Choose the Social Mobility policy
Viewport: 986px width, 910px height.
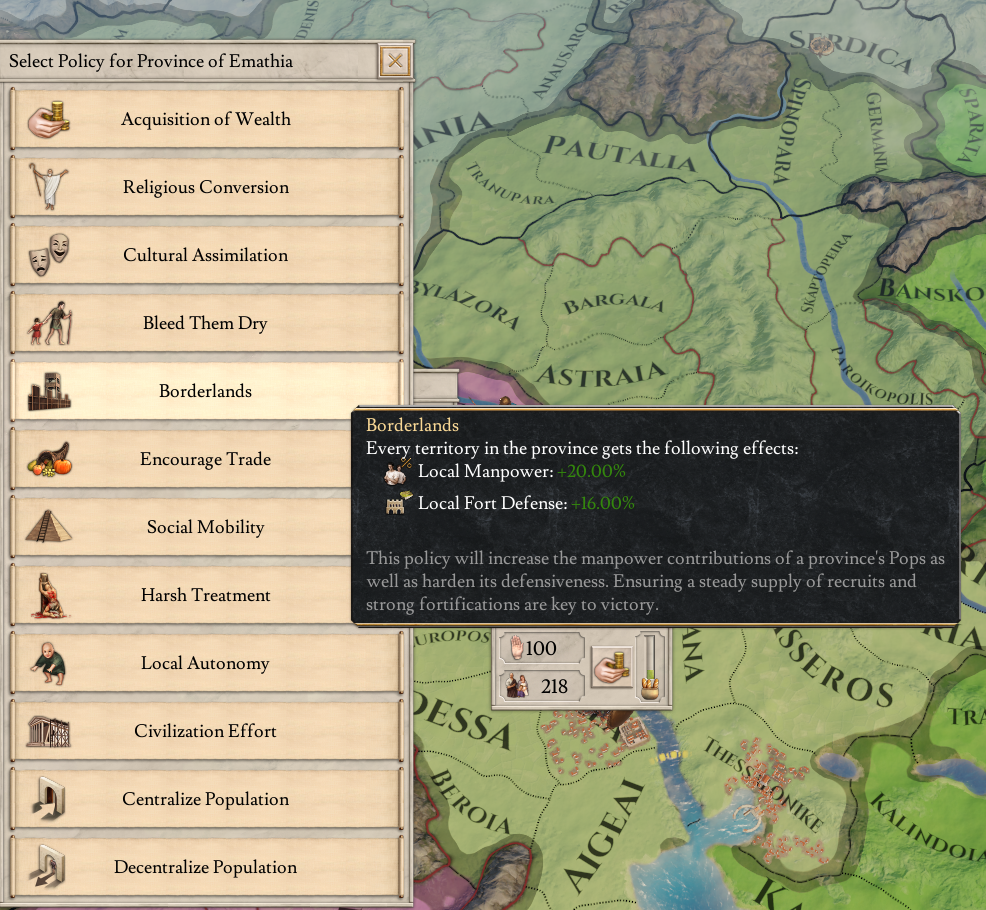206,528
